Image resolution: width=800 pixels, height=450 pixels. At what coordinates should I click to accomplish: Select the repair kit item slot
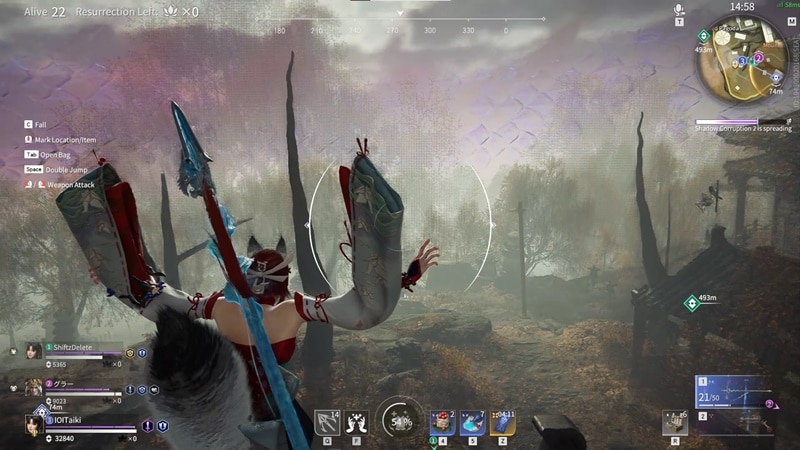[675, 422]
